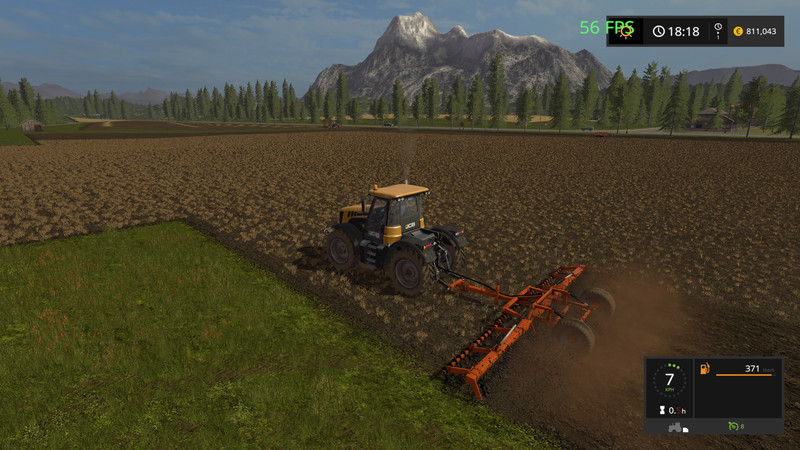This screenshot has height=450, width=800.
Task: Click the sunny weather forecast icon
Action: click(x=626, y=31)
